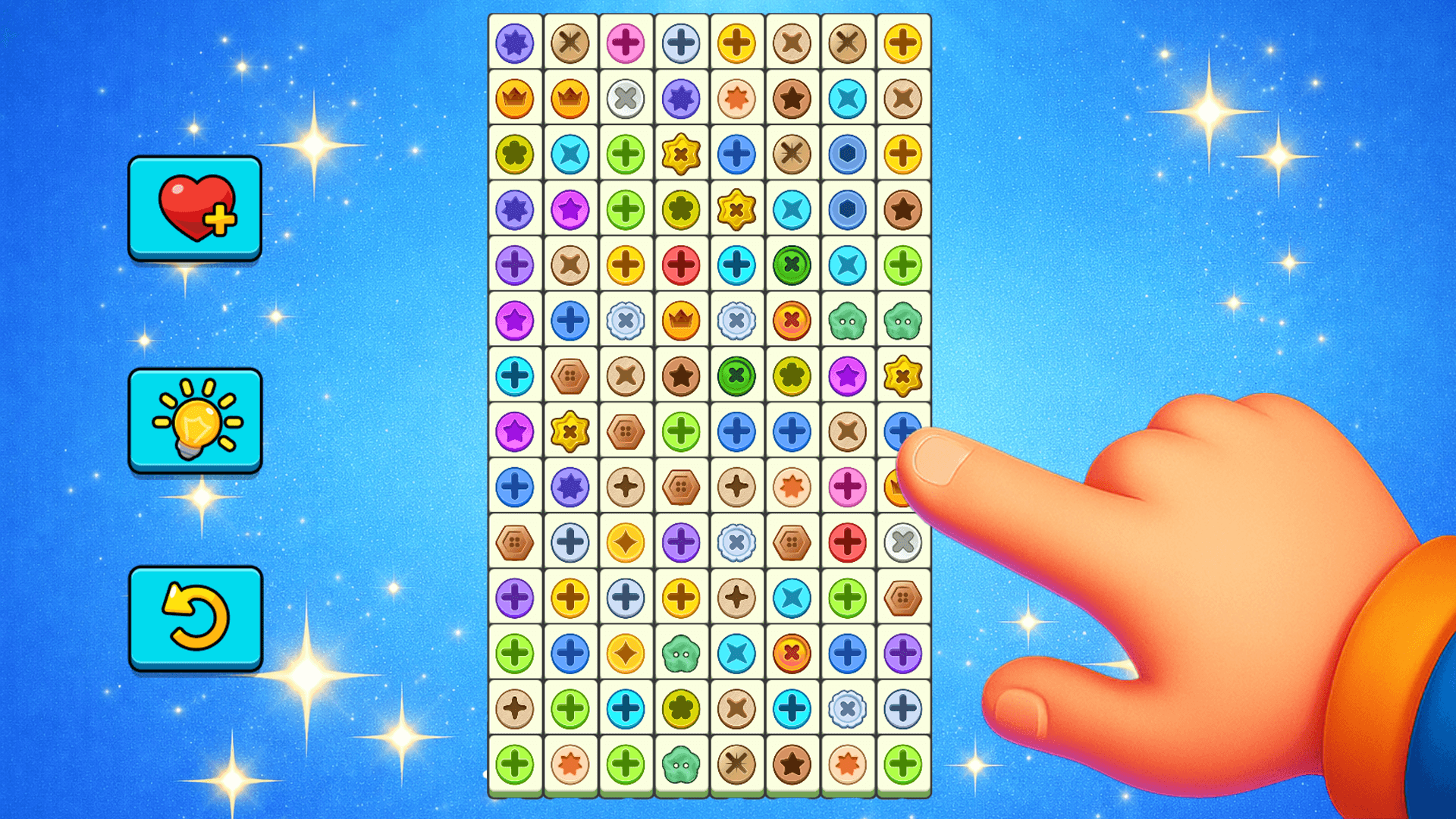Select the golden star badge tile in row eight
1456x819 pixels.
570,431
